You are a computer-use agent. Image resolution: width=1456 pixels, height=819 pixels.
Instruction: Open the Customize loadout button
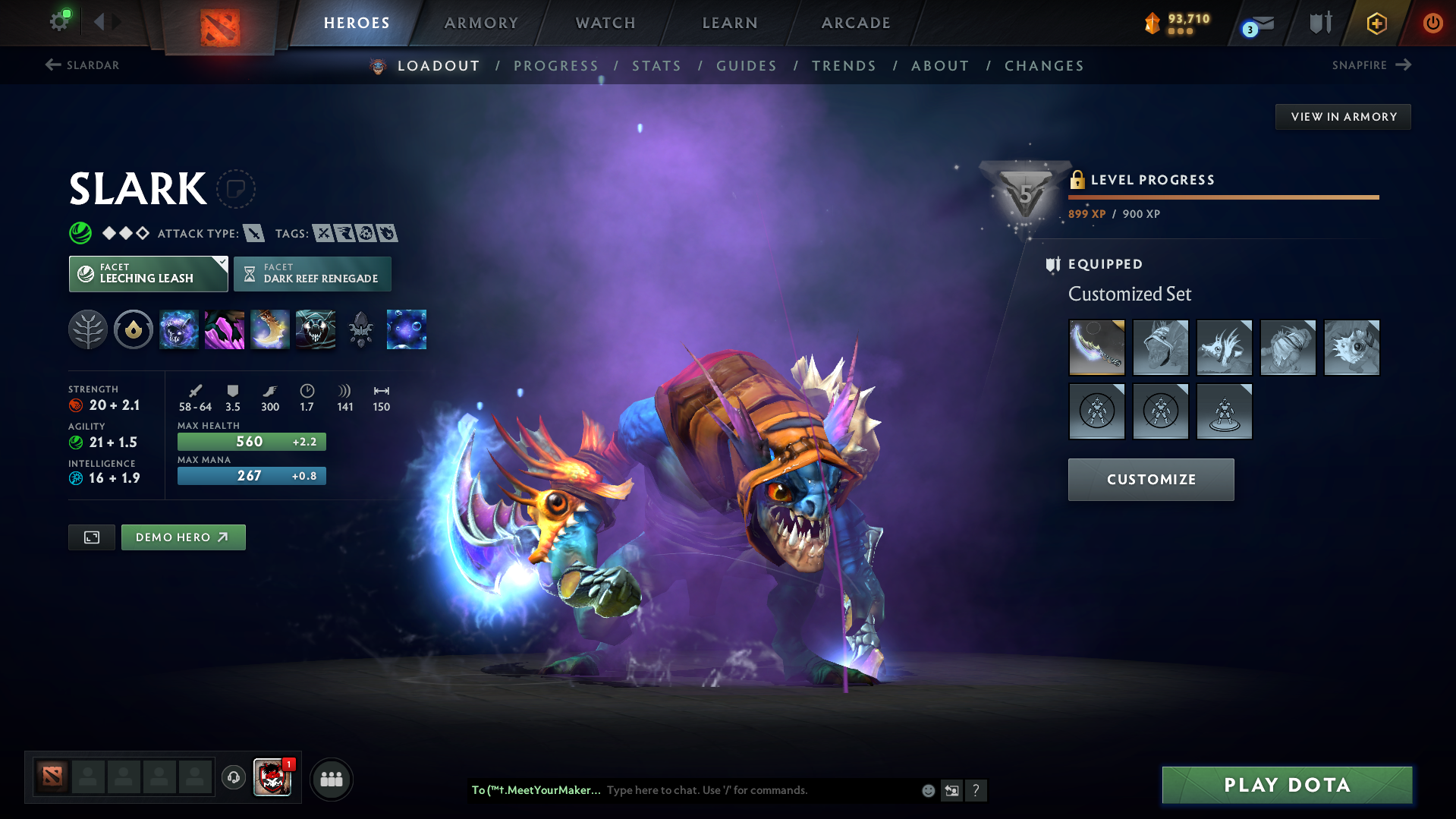1150,480
